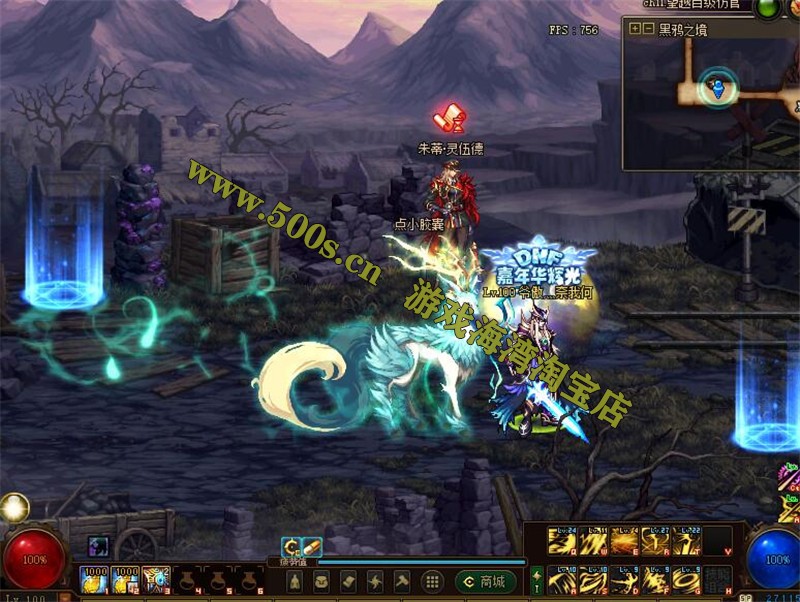The height and width of the screenshot is (602, 800).
Task: Activate the Lv.24 skill on Q
Action: 562,542
